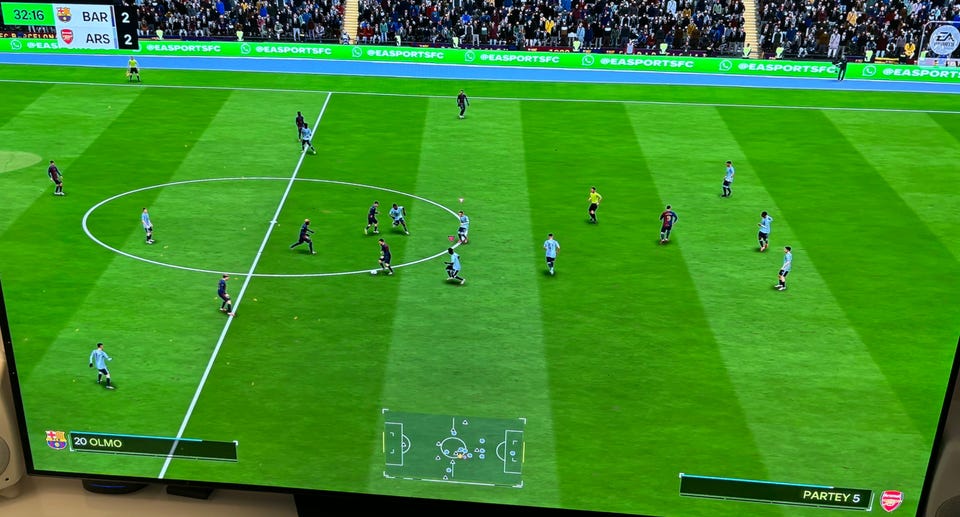Click the pitch radar minimap
This screenshot has height=517, width=960.
point(454,447)
